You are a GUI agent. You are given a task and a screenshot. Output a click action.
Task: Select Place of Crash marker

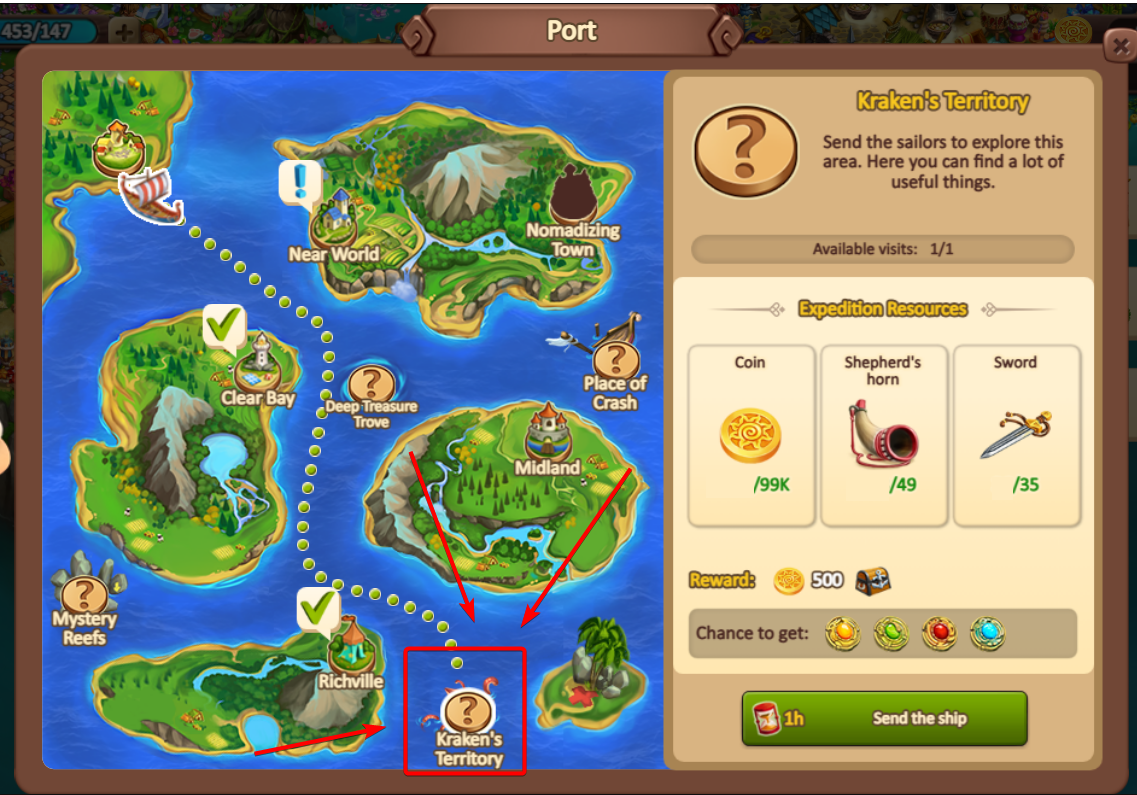tap(615, 359)
